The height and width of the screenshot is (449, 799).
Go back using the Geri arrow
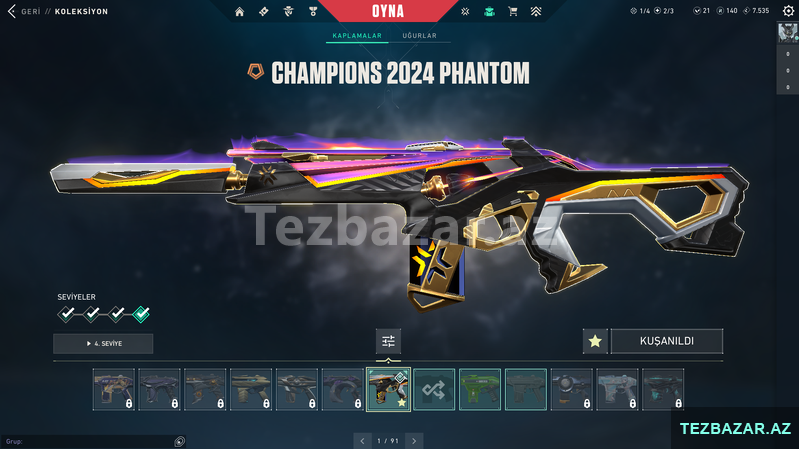click(x=11, y=12)
